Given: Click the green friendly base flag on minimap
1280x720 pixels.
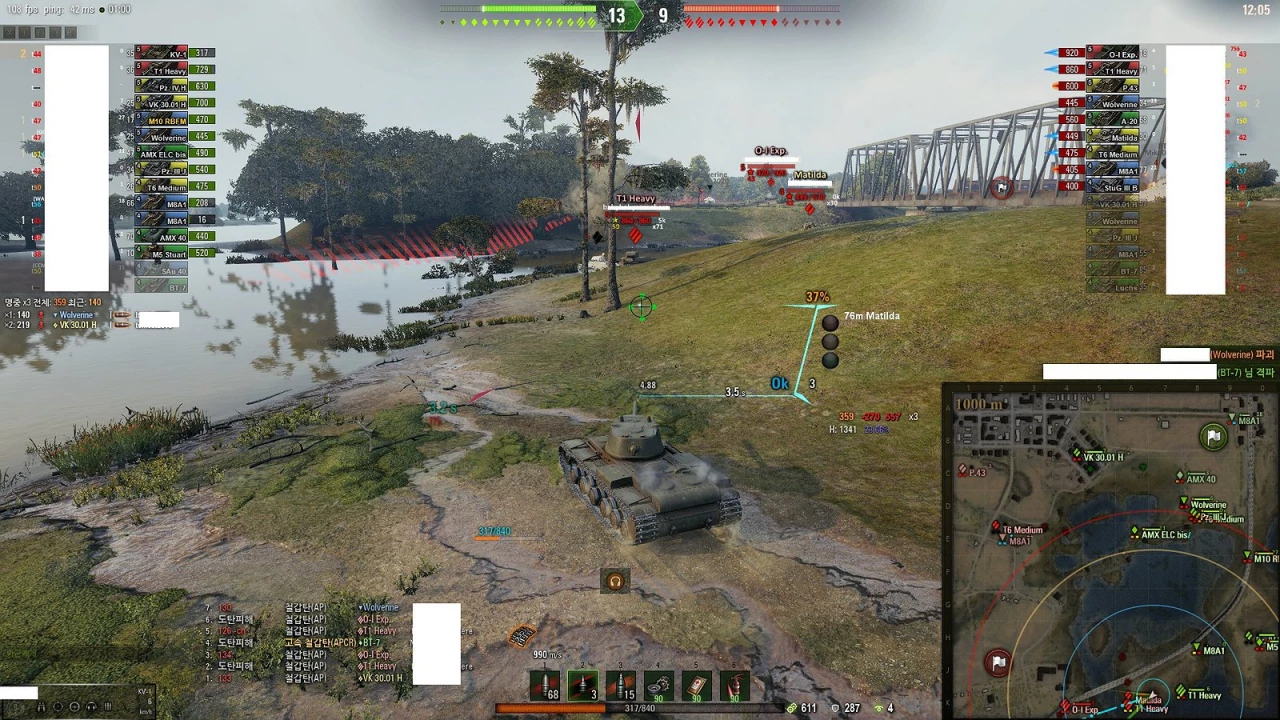Looking at the screenshot, I should click(x=1211, y=436).
